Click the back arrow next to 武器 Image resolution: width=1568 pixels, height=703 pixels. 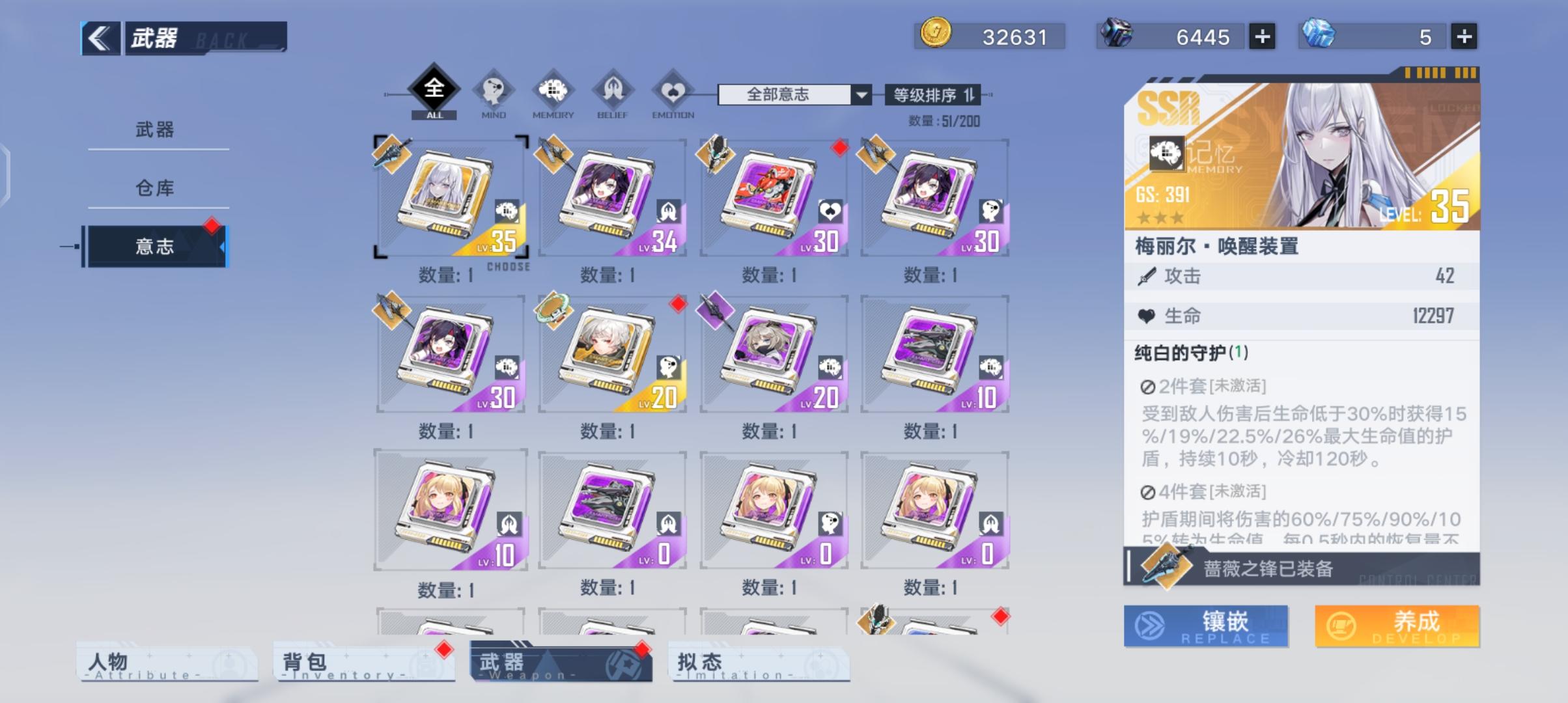[x=99, y=38]
